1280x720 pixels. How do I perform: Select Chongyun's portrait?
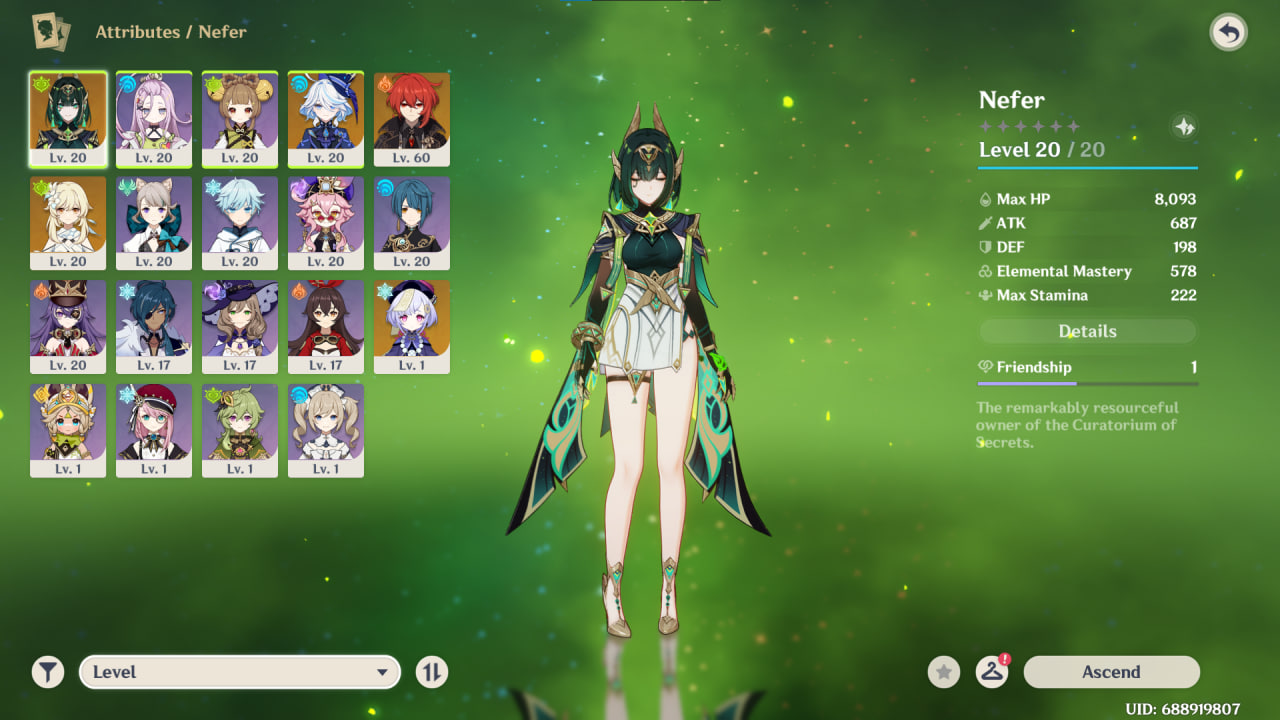point(240,222)
